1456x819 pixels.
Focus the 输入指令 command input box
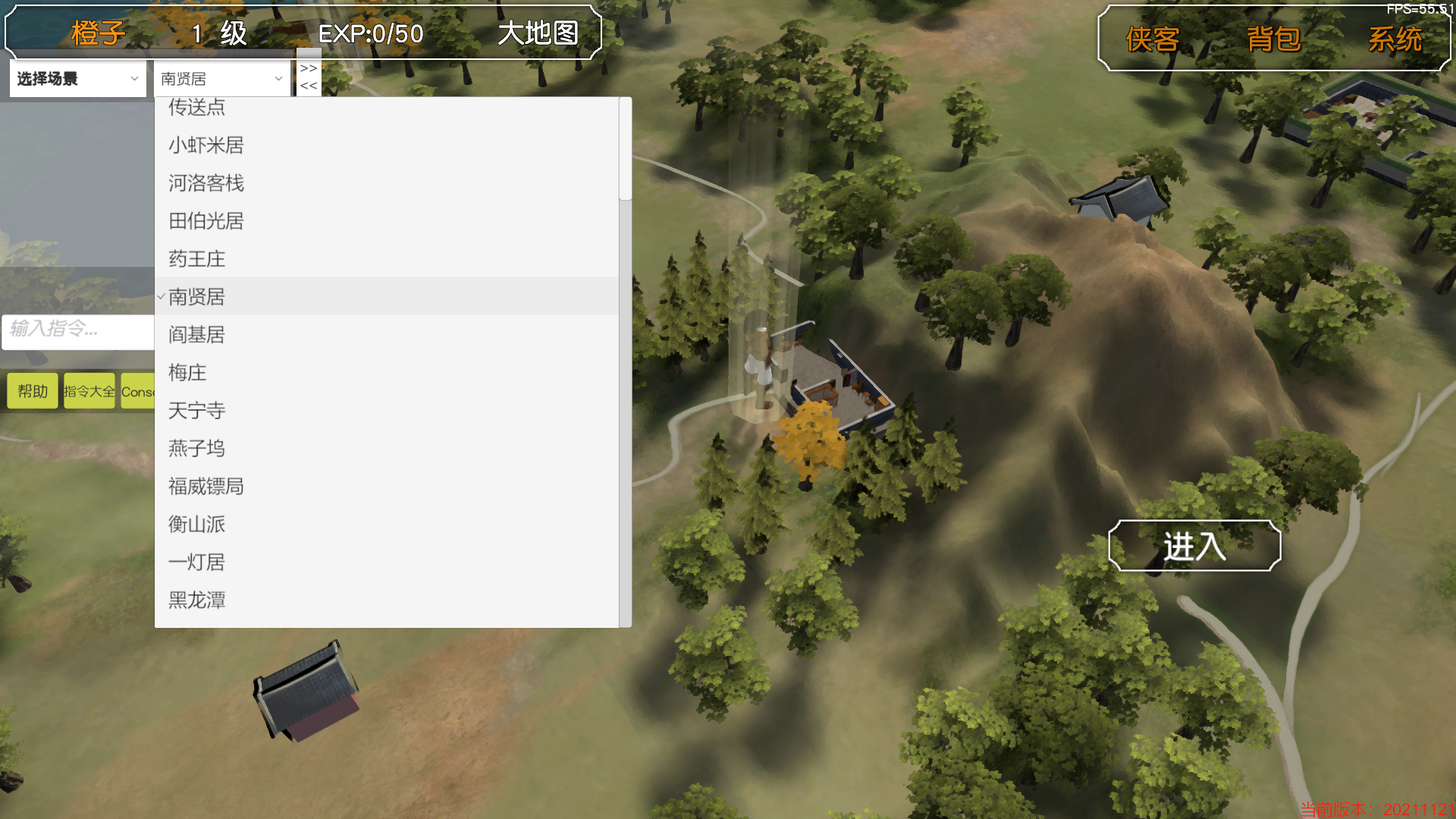tap(76, 331)
